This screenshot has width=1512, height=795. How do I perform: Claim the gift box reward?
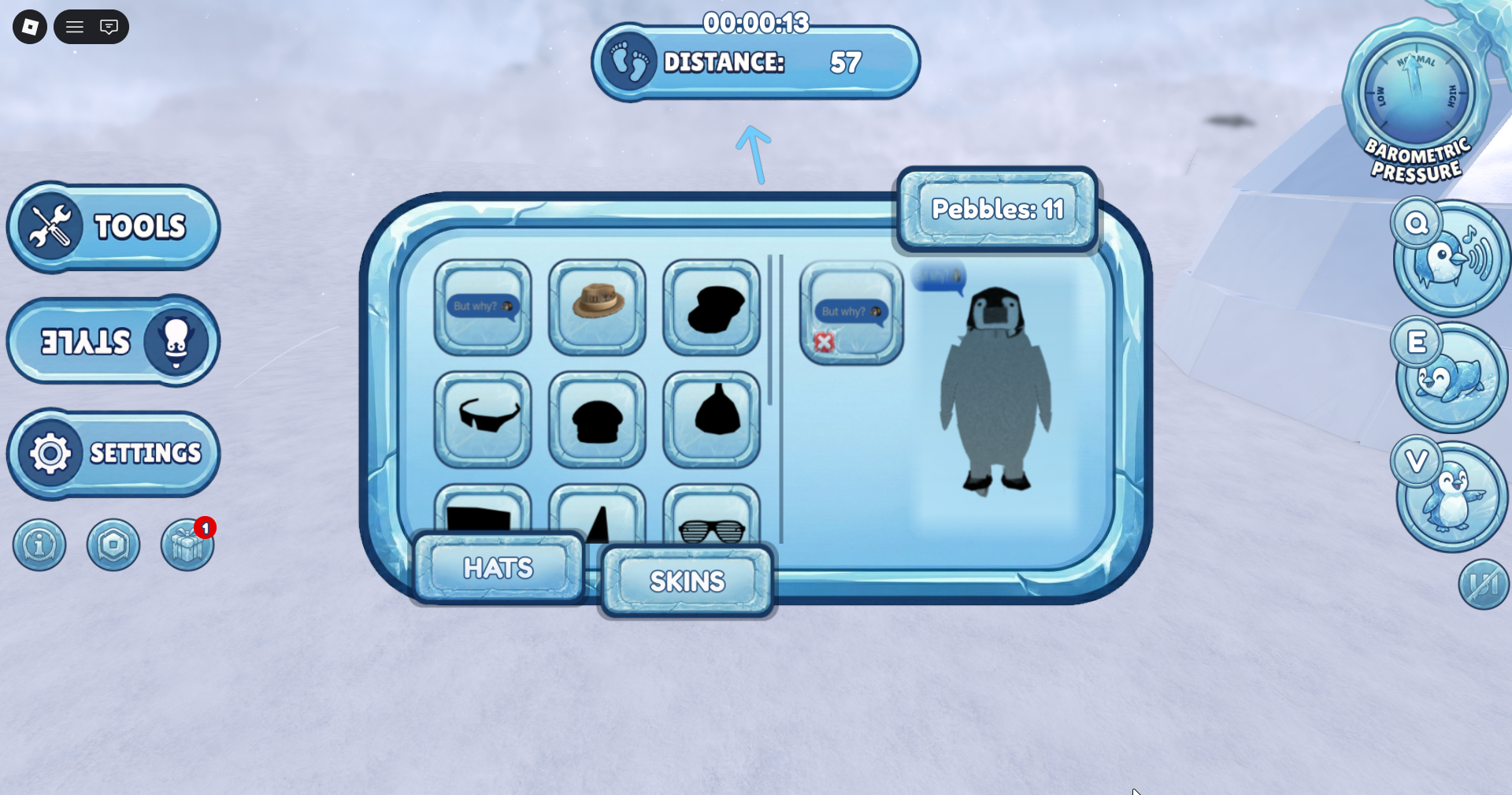pyautogui.click(x=187, y=545)
